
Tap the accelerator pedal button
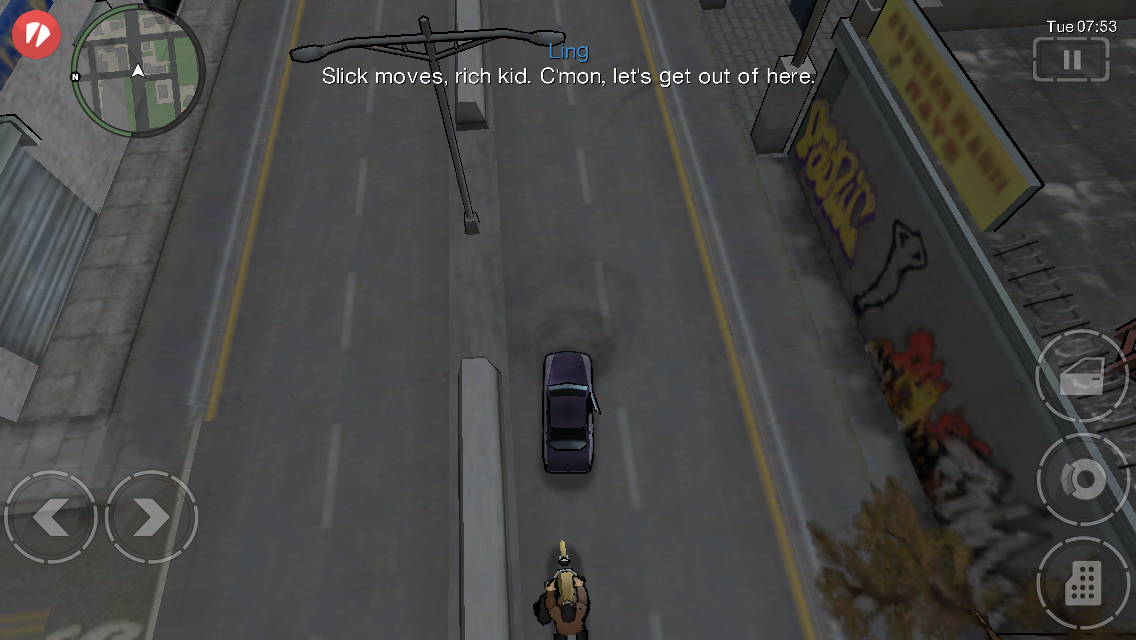[1083, 583]
